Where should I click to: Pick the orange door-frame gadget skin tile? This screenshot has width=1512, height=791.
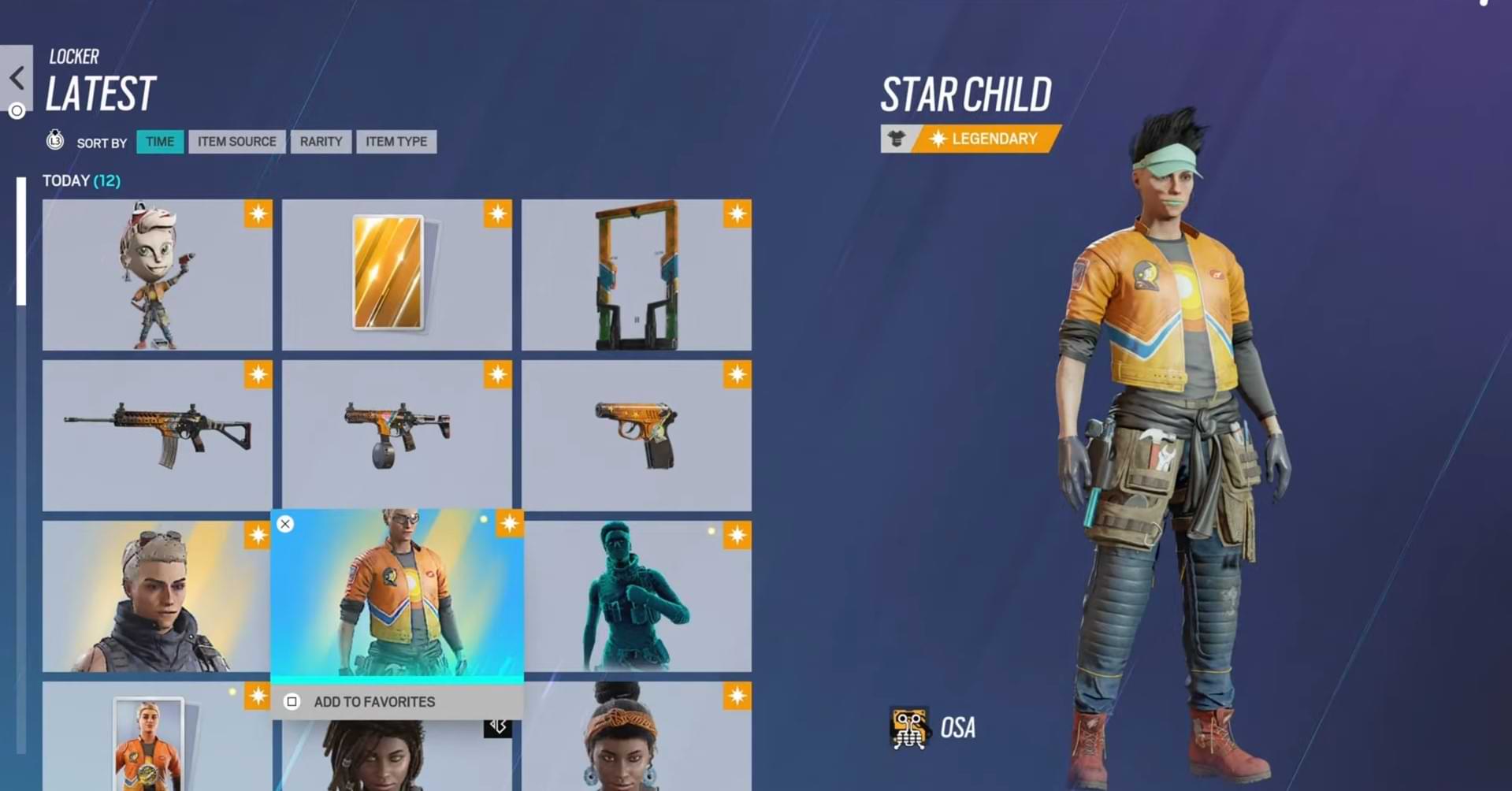tap(636, 274)
